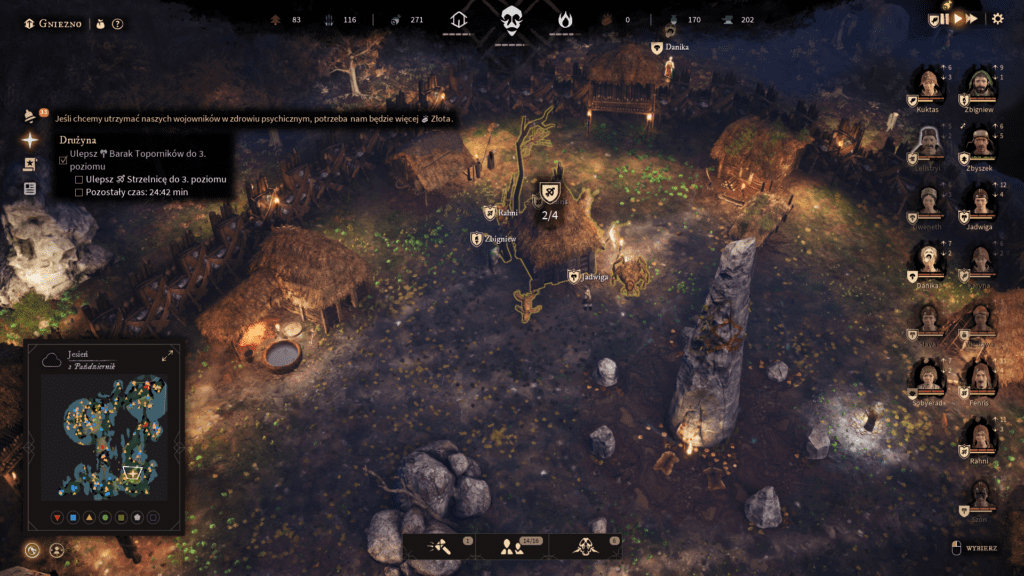Open the build hammer menu tab
The height and width of the screenshot is (576, 1024).
click(440, 546)
